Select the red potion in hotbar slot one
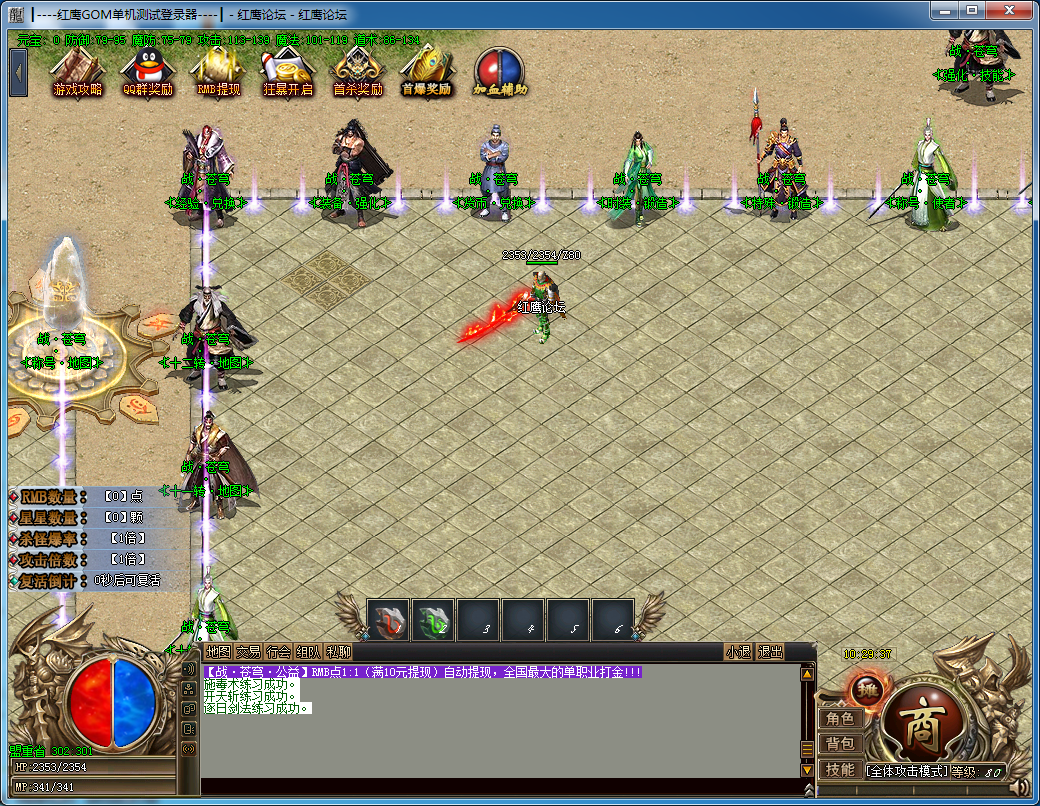The image size is (1040, 806). pos(389,621)
